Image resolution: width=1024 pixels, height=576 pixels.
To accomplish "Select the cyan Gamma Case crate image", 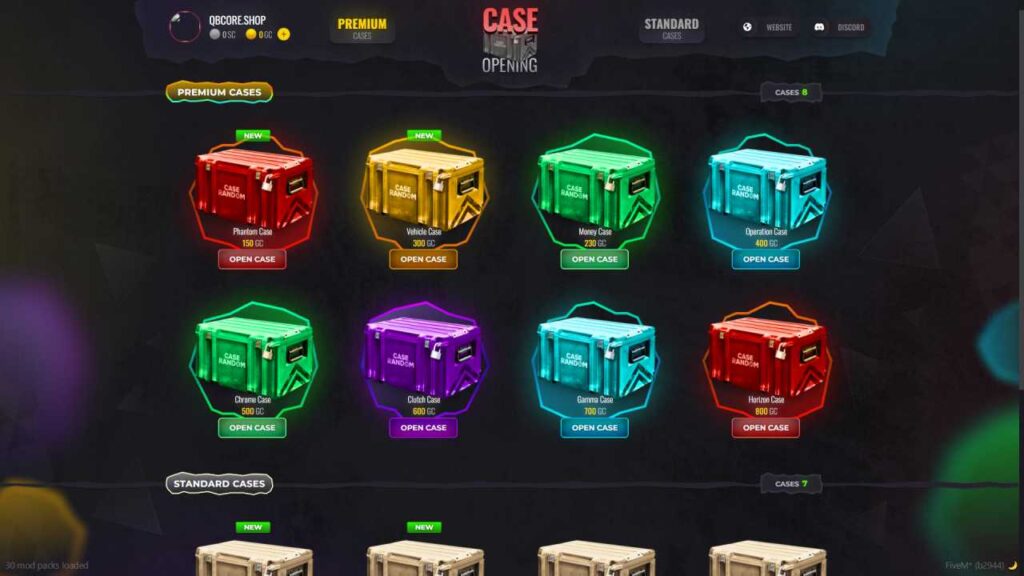I will point(595,355).
